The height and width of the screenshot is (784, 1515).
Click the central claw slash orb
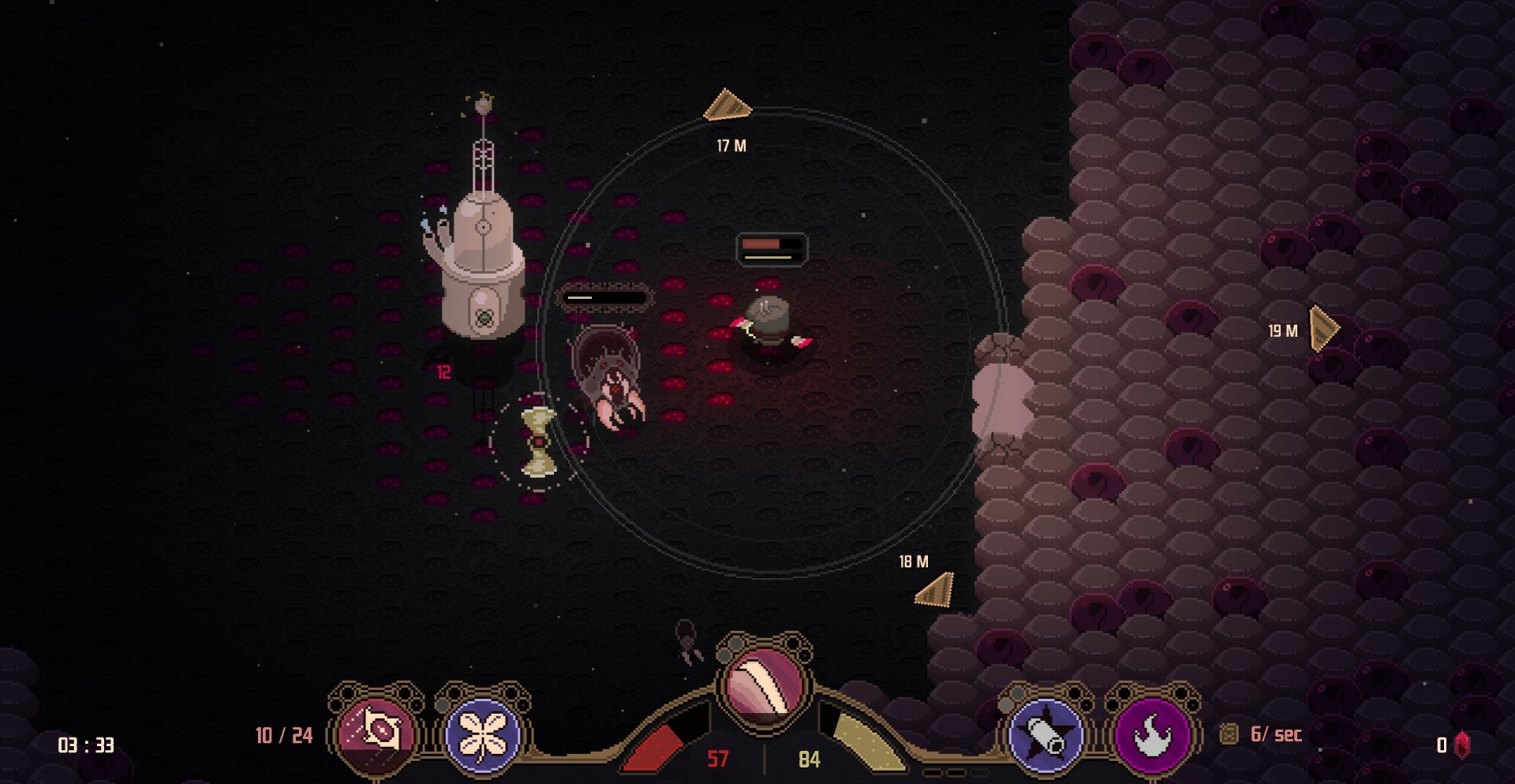tap(763, 684)
